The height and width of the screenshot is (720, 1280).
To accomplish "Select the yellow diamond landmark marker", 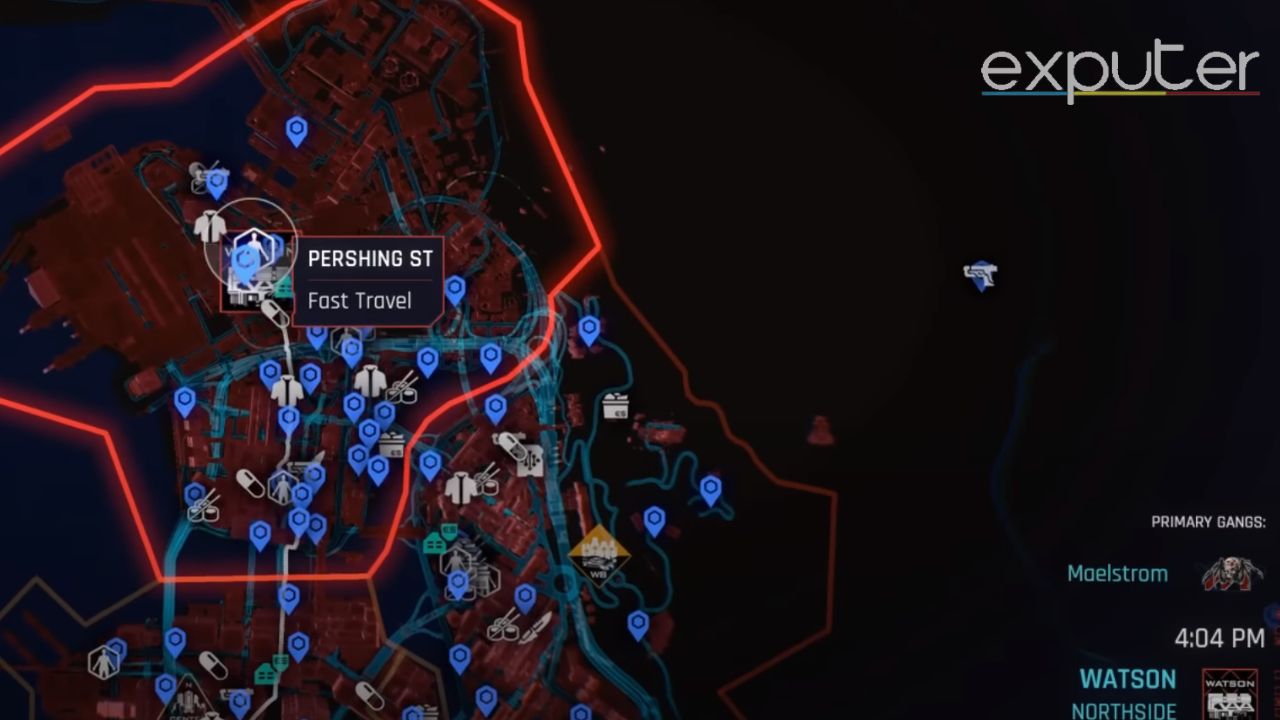I will [598, 554].
